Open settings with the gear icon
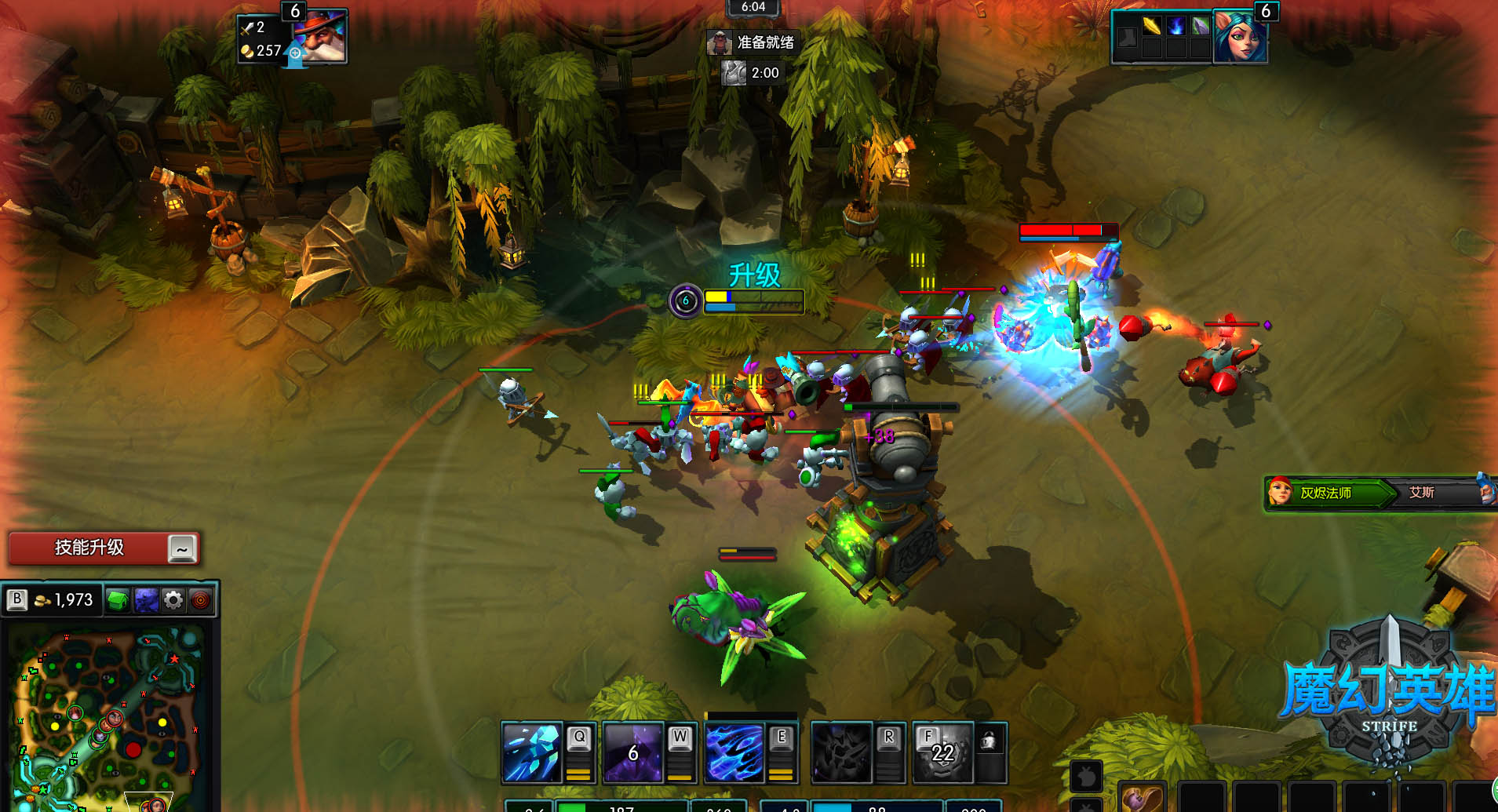1498x812 pixels. [173, 601]
